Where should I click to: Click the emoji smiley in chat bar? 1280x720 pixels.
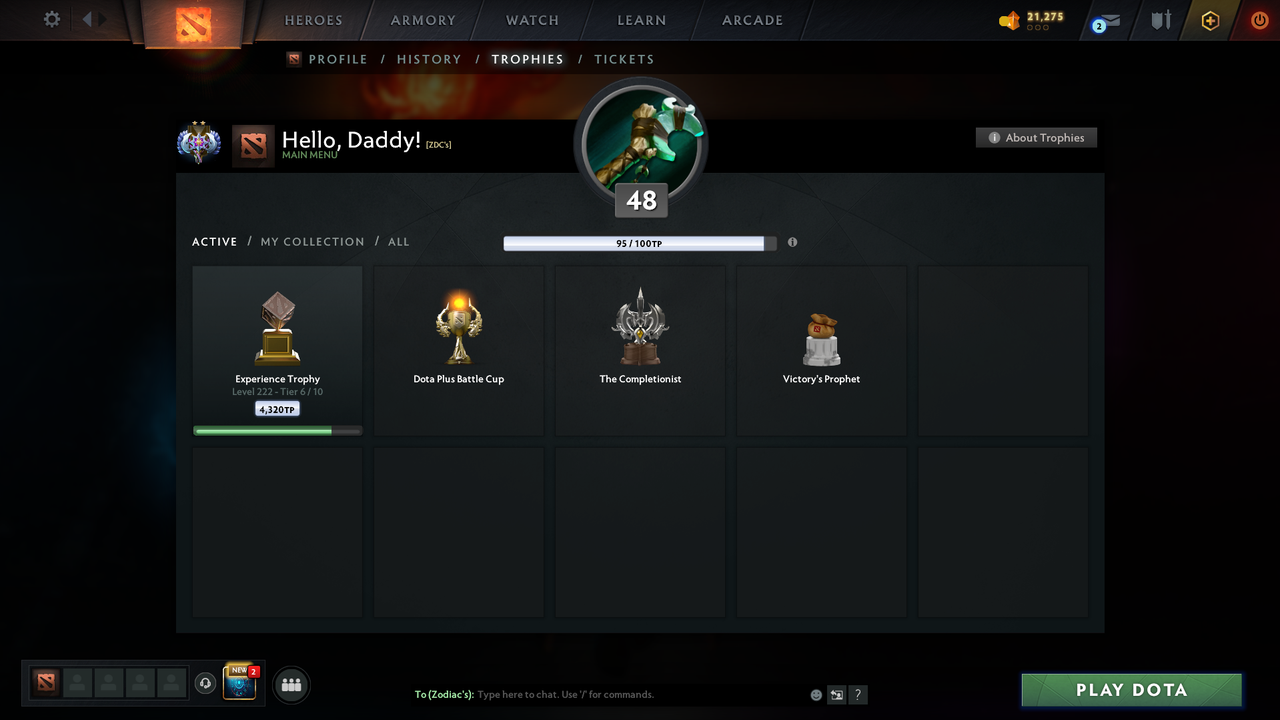tap(815, 694)
